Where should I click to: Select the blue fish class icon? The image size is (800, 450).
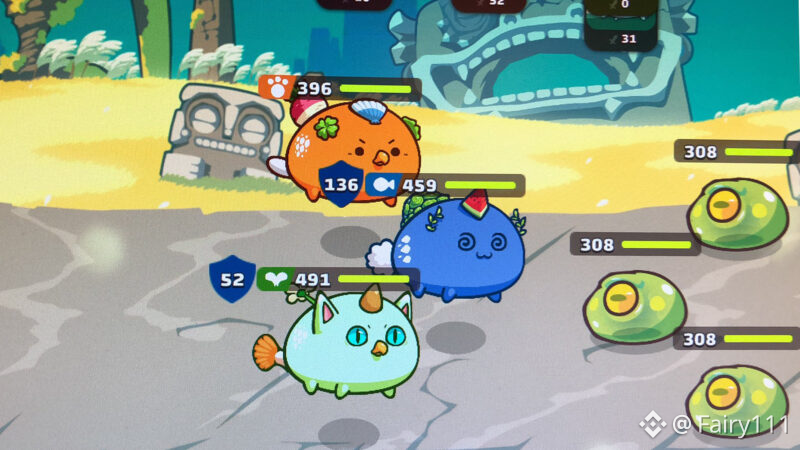click(x=380, y=185)
